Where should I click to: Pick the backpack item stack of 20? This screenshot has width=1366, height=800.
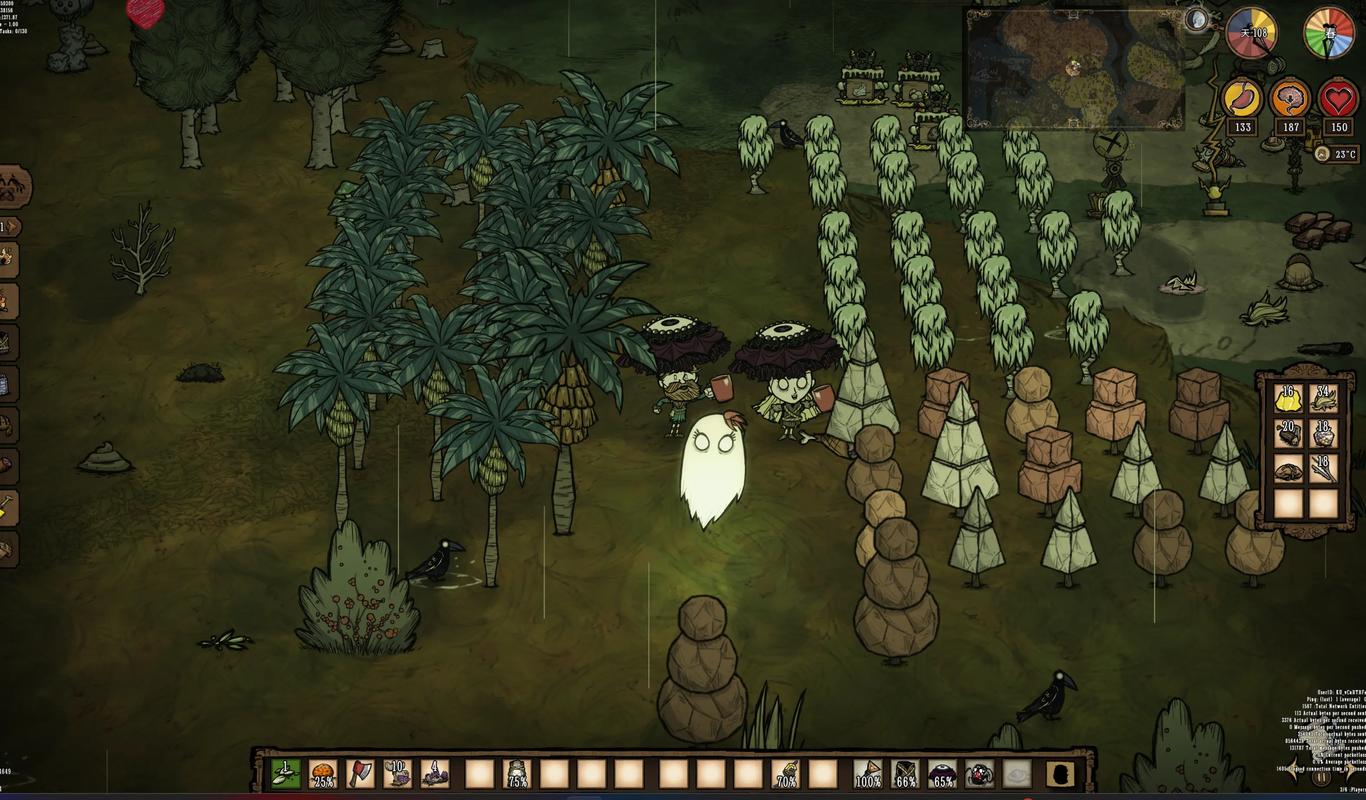(1288, 433)
